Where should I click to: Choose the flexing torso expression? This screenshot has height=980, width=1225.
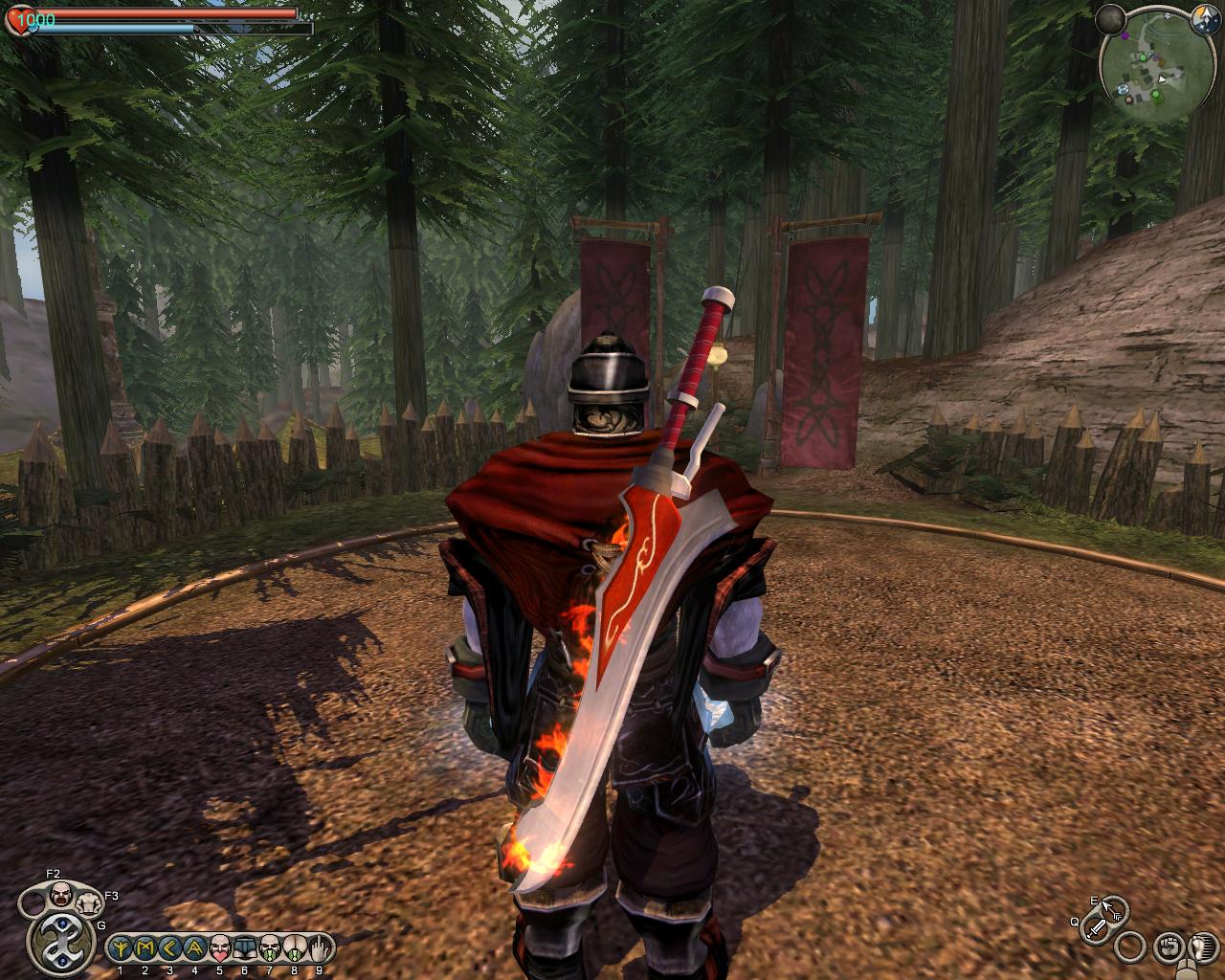(x=89, y=902)
